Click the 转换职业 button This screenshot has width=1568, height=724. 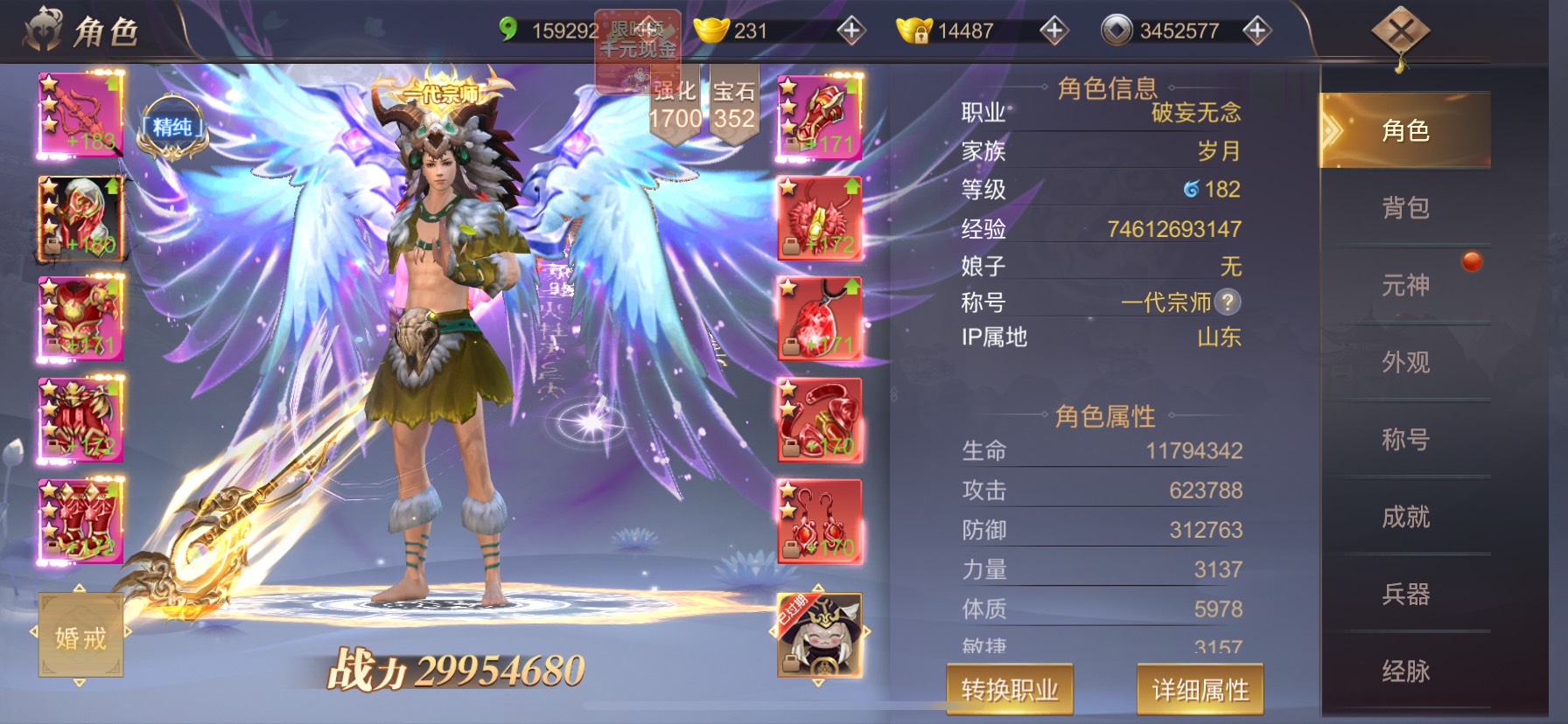tap(1010, 690)
